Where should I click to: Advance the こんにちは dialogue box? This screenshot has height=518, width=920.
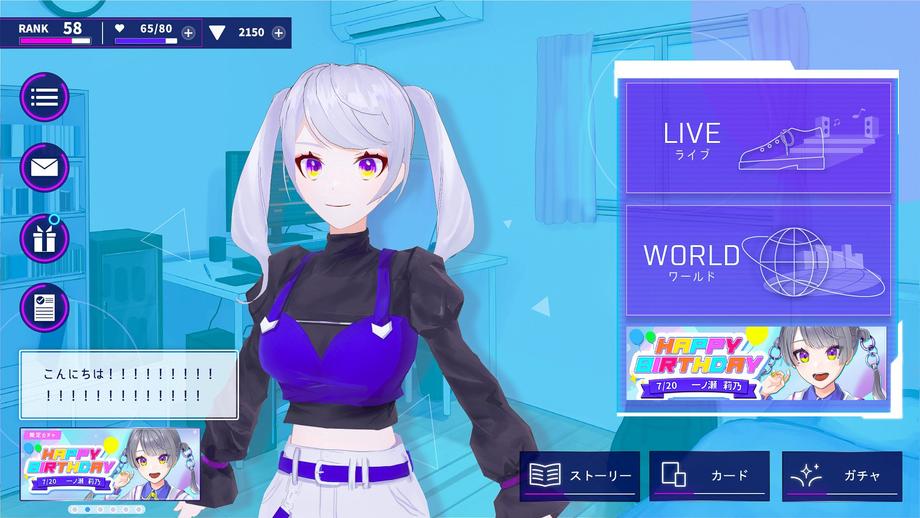click(x=128, y=385)
